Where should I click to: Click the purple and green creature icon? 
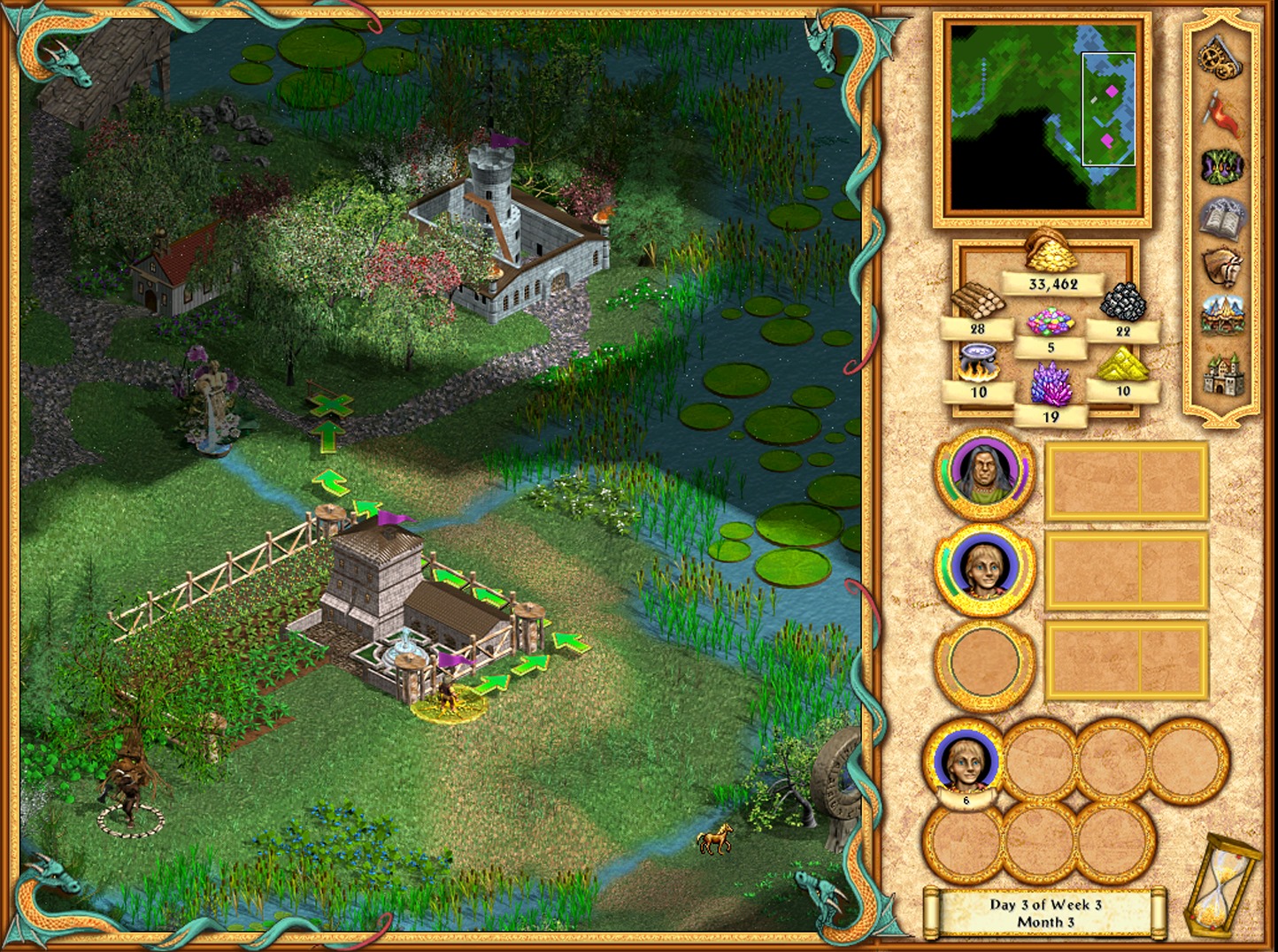tap(1221, 165)
